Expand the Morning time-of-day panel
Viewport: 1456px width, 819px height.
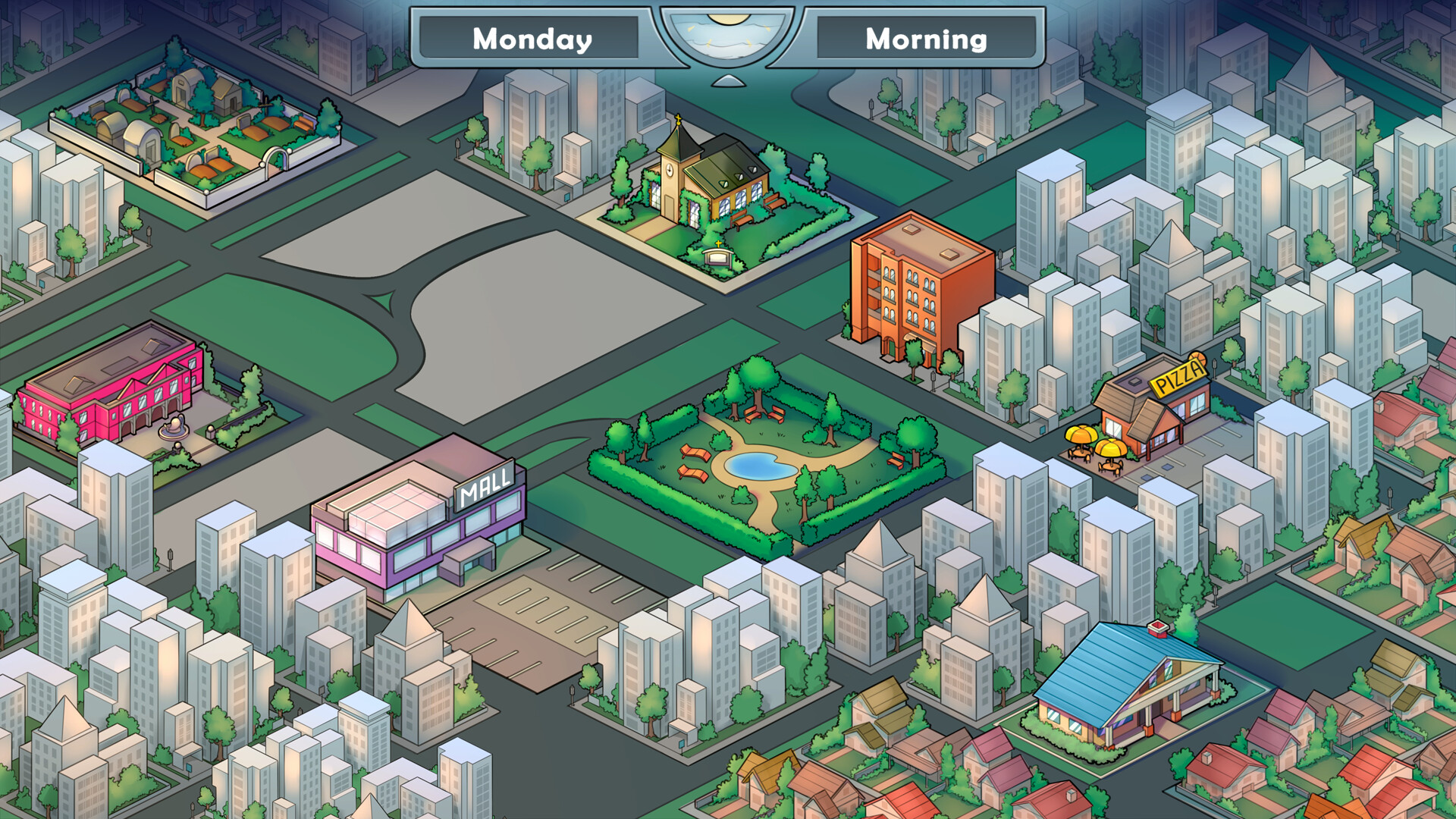(x=927, y=39)
